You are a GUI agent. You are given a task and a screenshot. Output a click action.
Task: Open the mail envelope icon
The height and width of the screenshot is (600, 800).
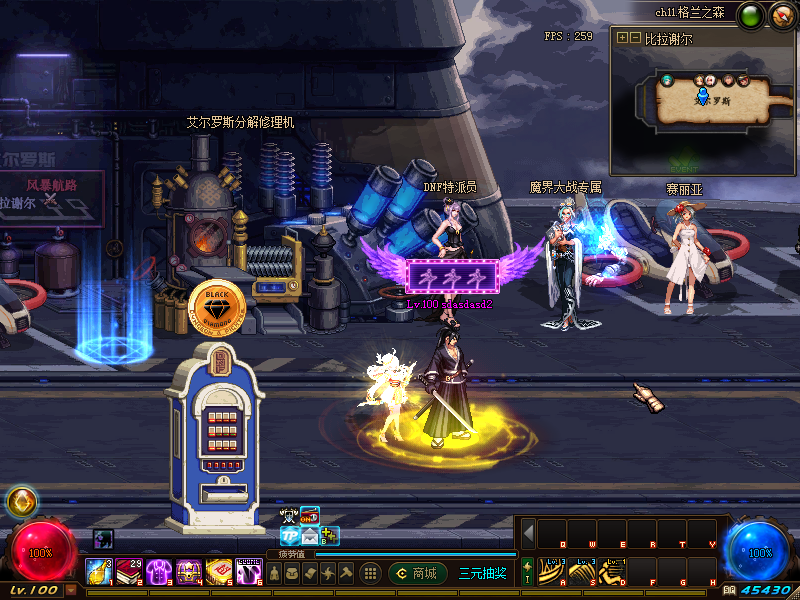coord(310,535)
